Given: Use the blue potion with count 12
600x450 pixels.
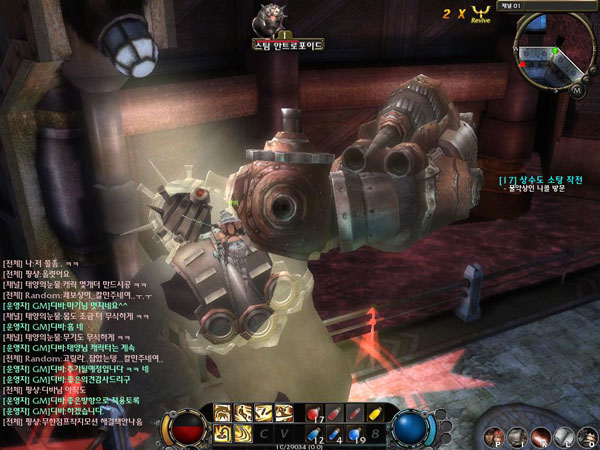Looking at the screenshot, I should click(314, 433).
